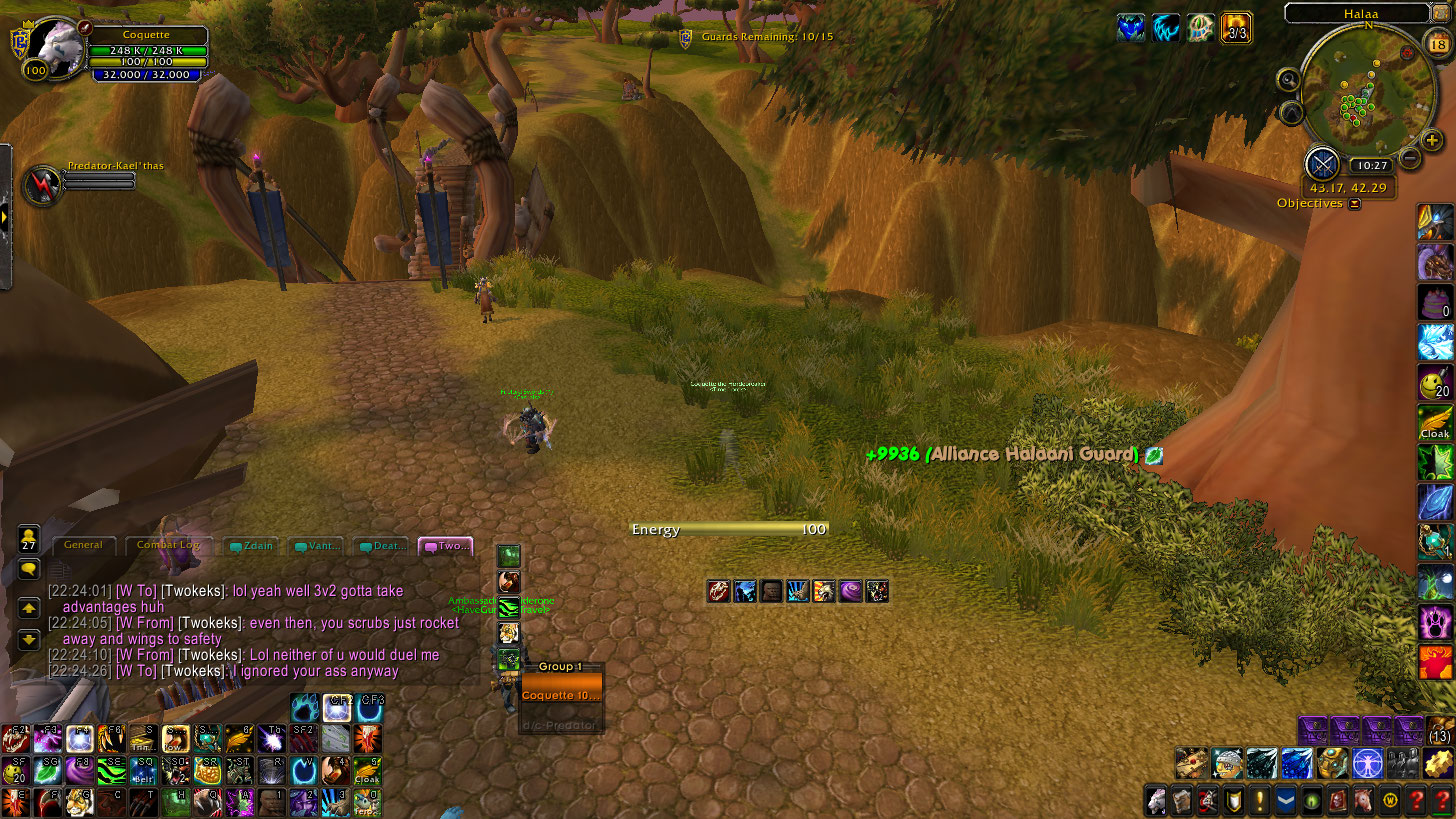
Task: Click the chat arrow-down button
Action: click(29, 638)
